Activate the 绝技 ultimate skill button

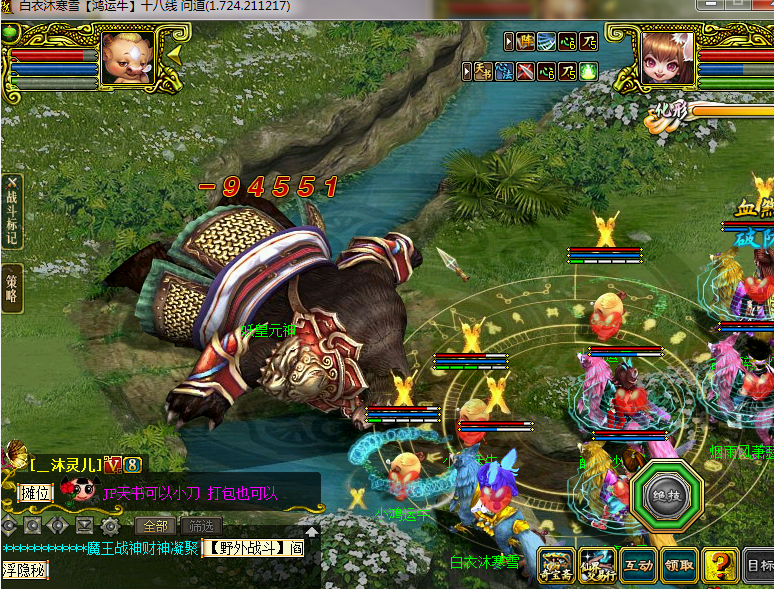[x=666, y=497]
